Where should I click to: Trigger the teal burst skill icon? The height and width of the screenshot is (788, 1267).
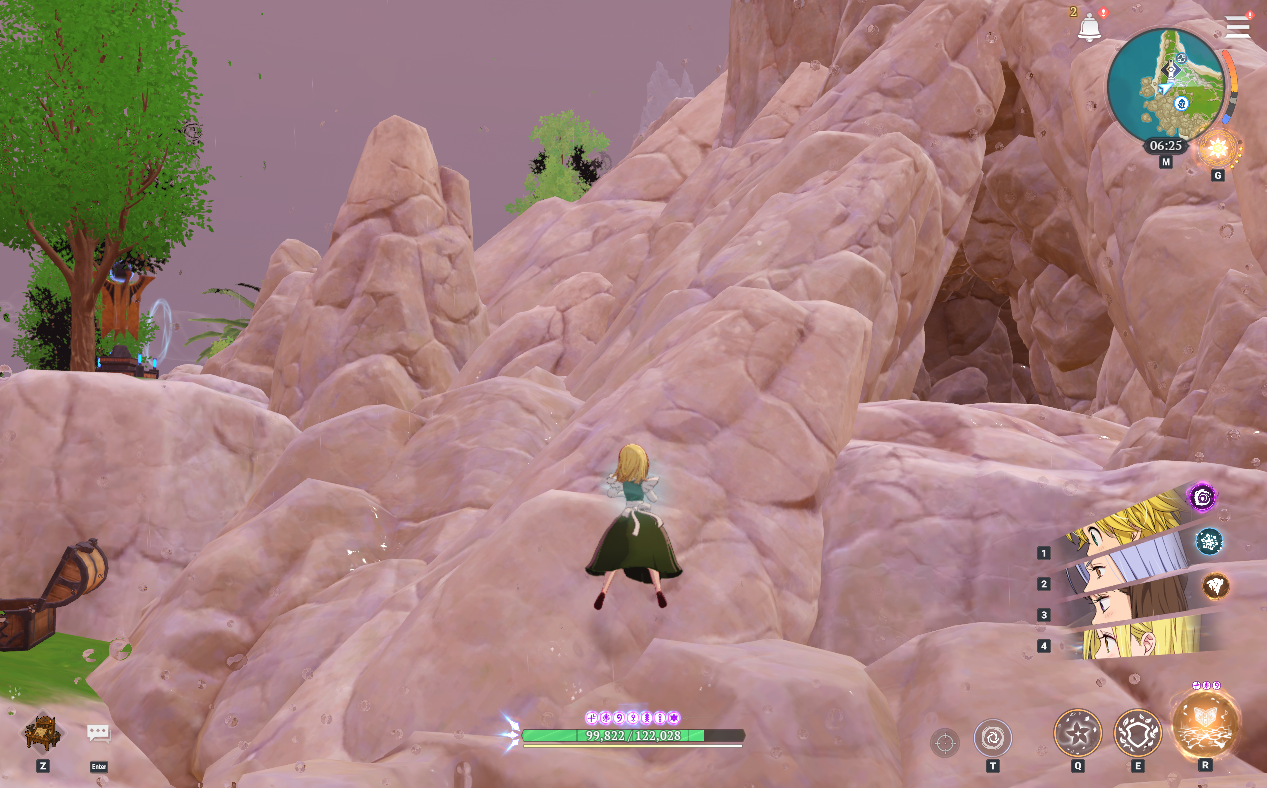[1209, 541]
